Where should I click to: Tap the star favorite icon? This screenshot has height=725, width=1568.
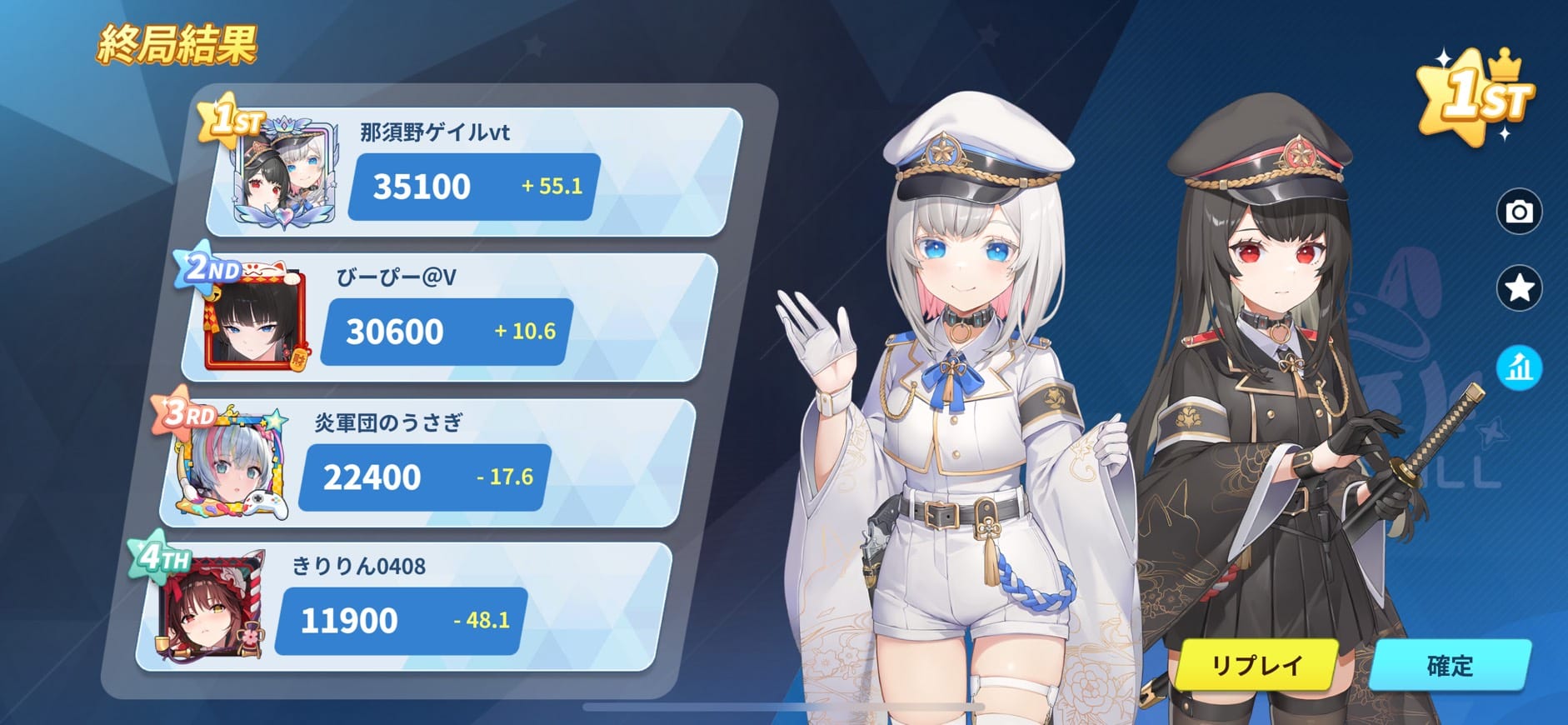[x=1519, y=288]
